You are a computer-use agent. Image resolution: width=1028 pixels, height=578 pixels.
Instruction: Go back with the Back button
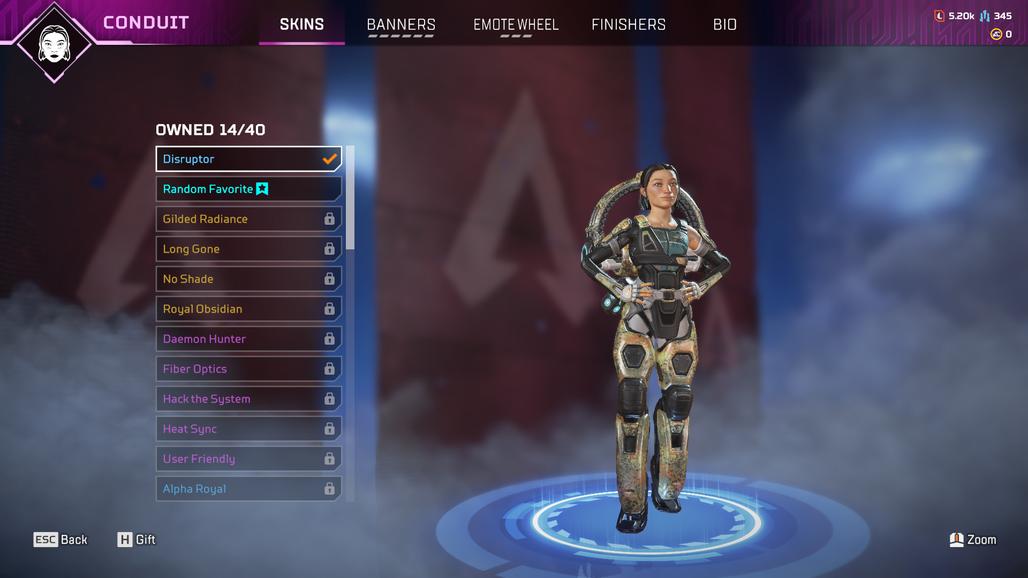pyautogui.click(x=61, y=540)
